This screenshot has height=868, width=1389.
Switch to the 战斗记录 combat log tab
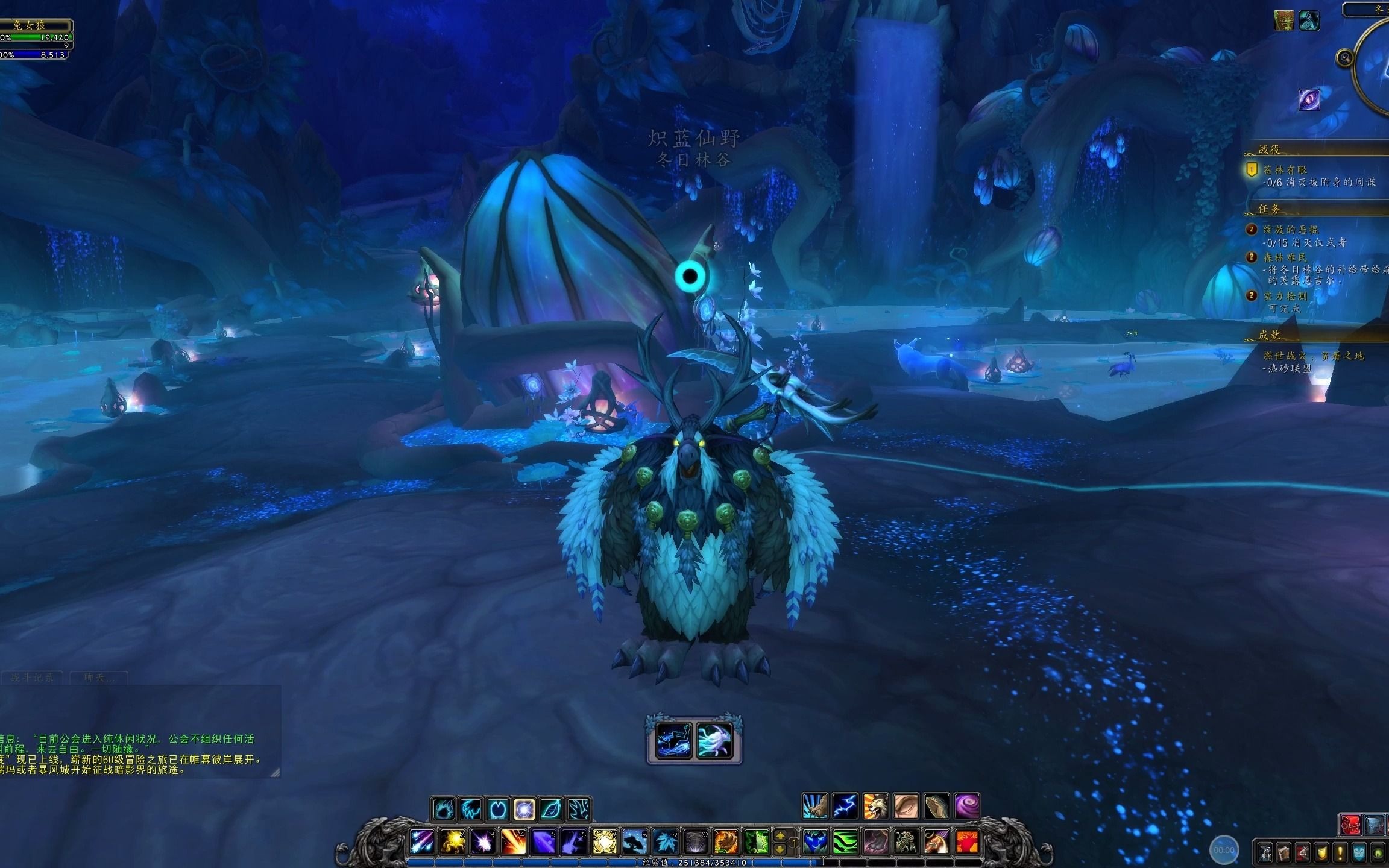pos(33,678)
